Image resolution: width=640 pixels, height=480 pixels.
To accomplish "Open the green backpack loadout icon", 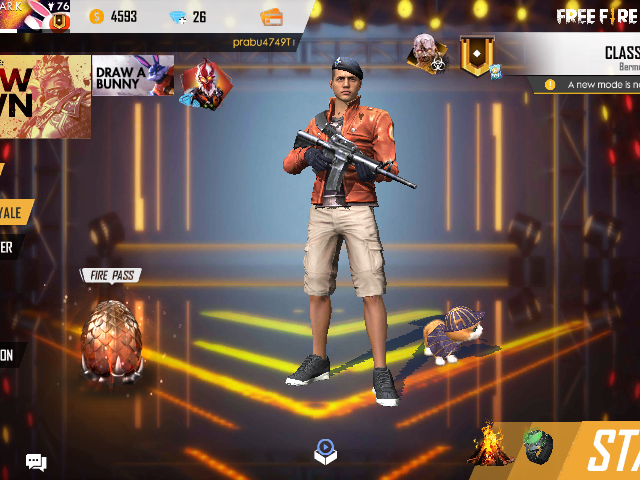I will tap(538, 446).
